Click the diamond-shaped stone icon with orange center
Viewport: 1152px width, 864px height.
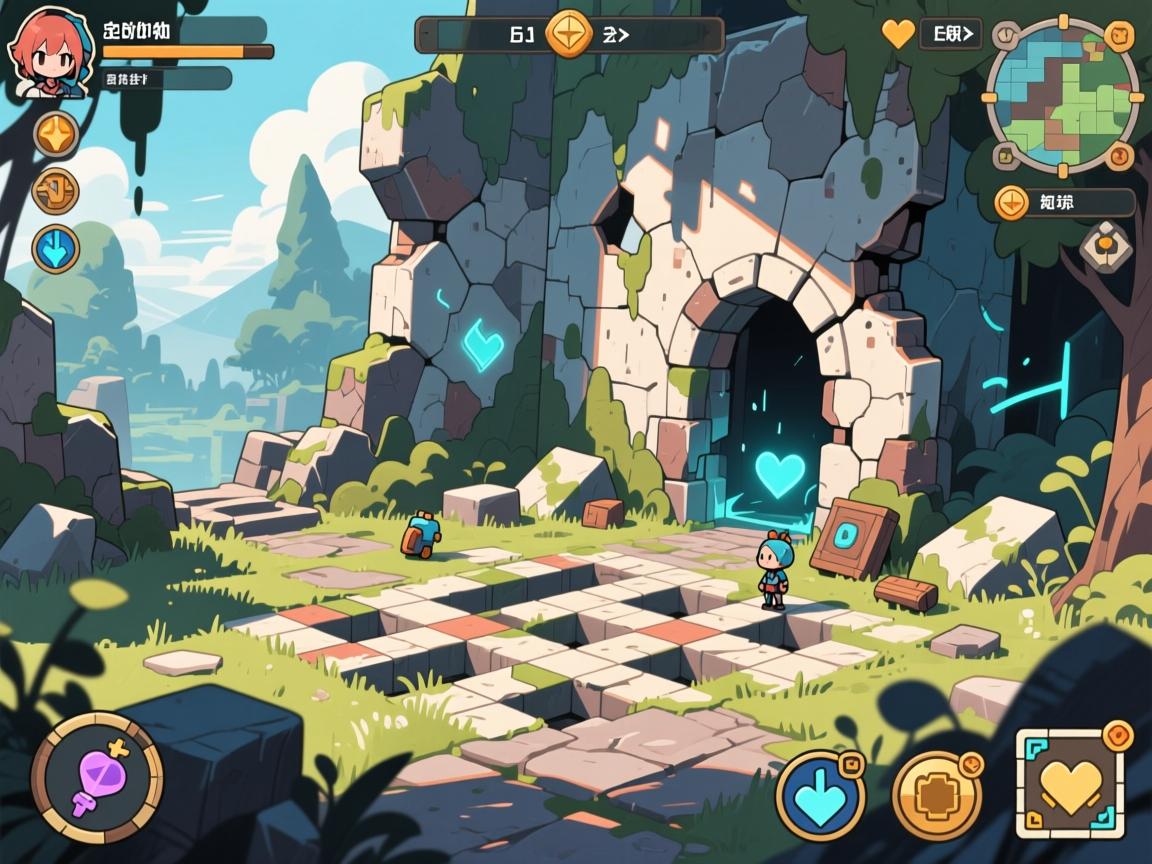[x=1104, y=243]
